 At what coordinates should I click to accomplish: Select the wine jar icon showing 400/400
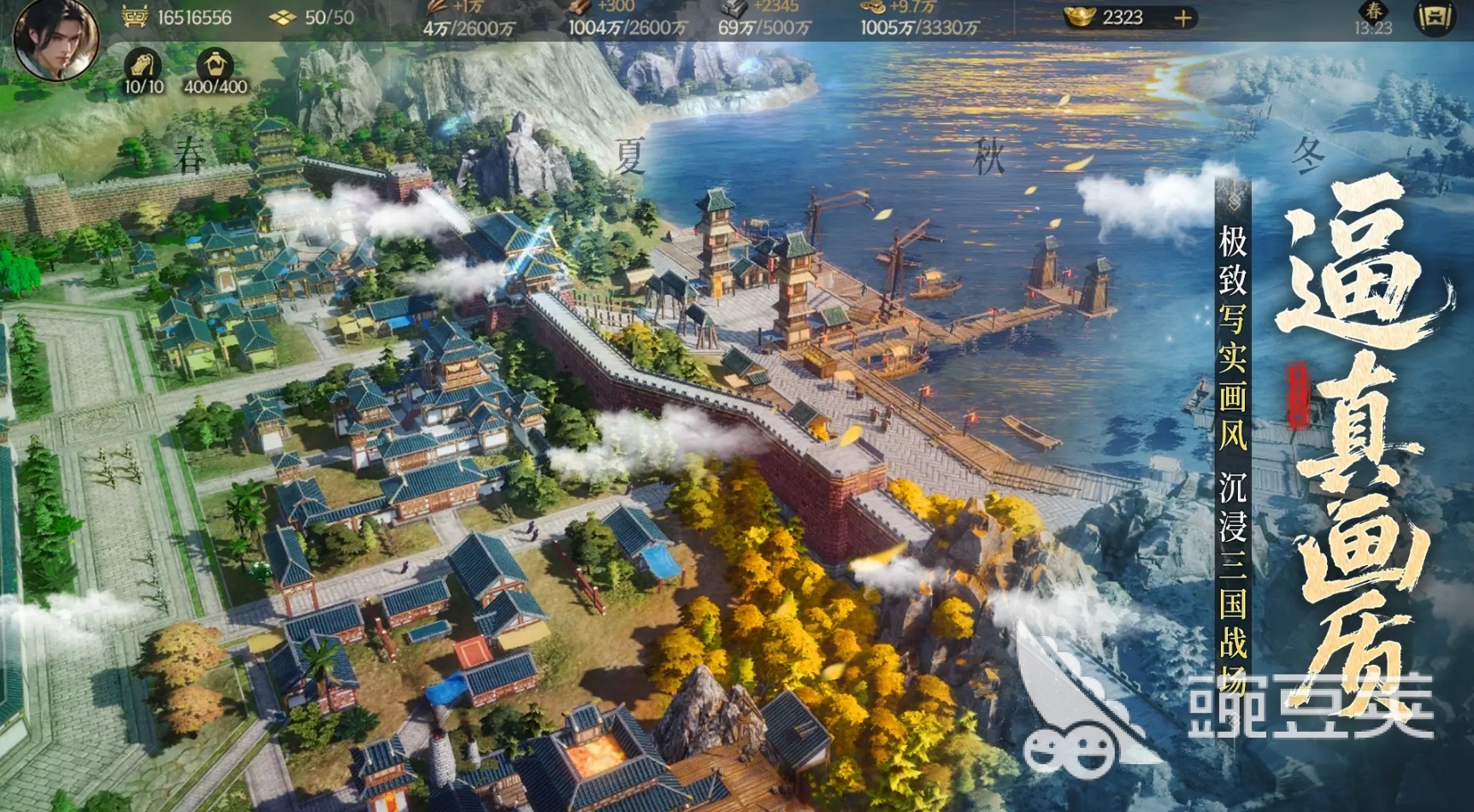pyautogui.click(x=215, y=66)
